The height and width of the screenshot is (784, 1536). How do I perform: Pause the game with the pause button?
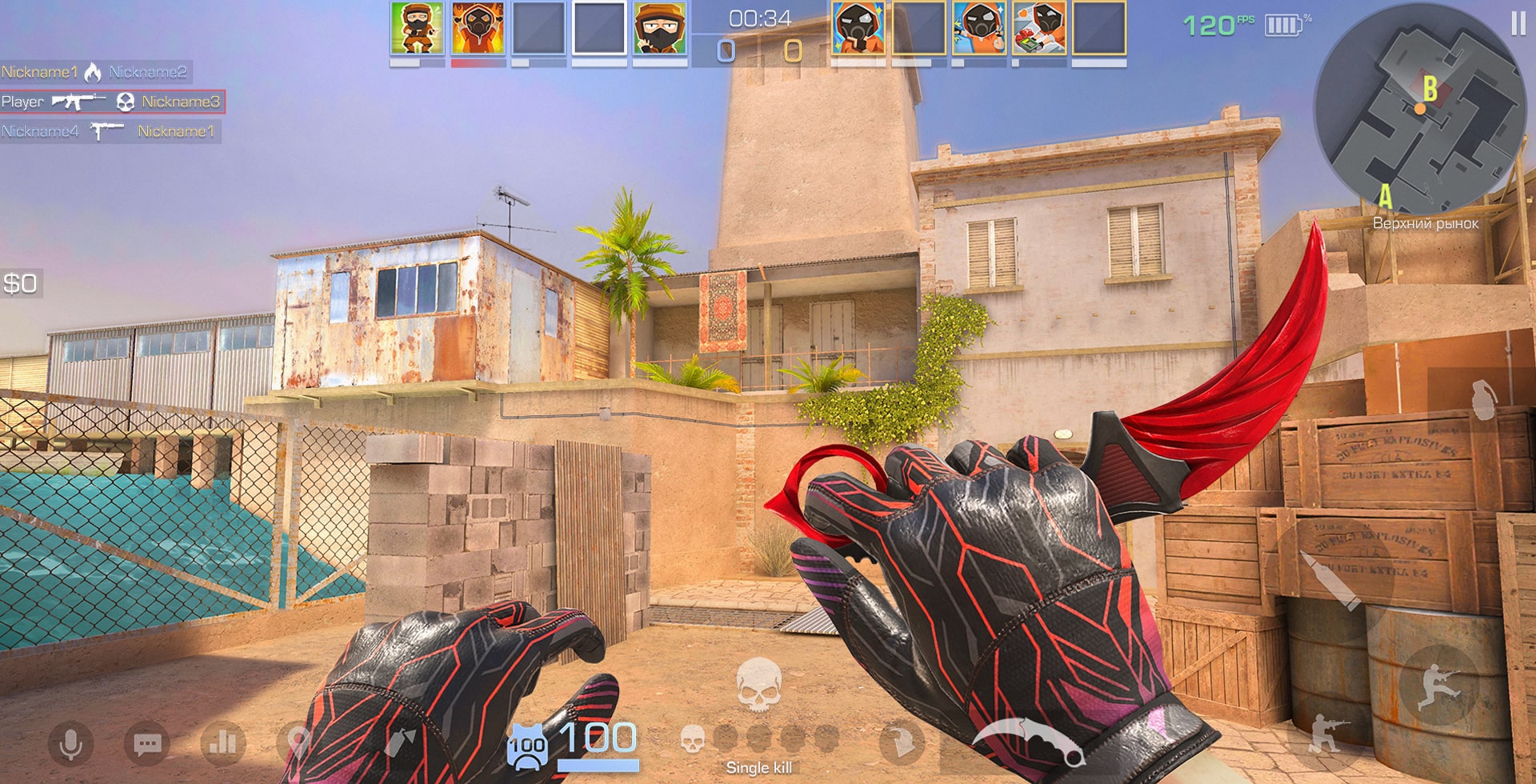[1518, 23]
